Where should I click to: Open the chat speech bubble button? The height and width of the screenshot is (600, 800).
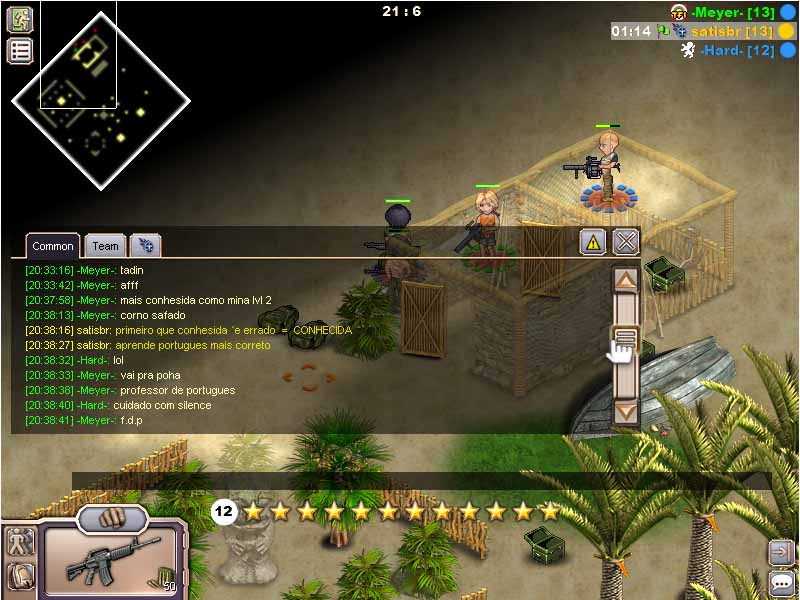782,583
